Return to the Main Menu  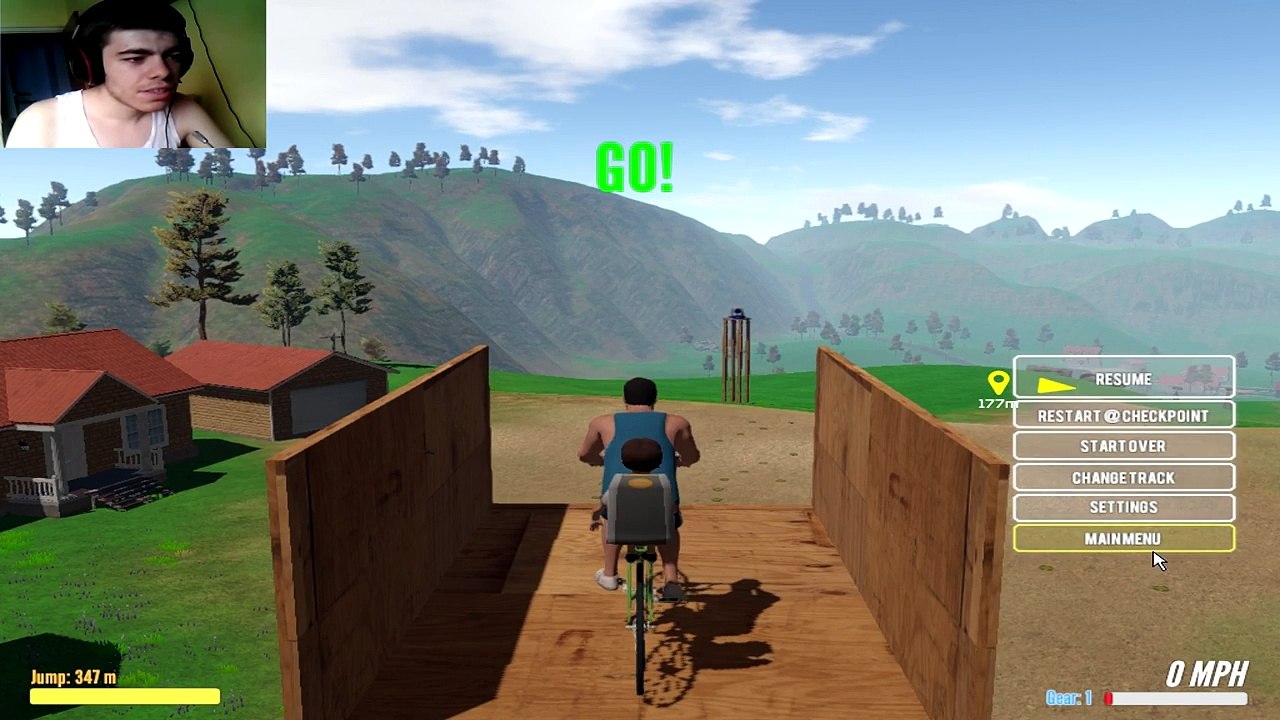[x=1123, y=539]
